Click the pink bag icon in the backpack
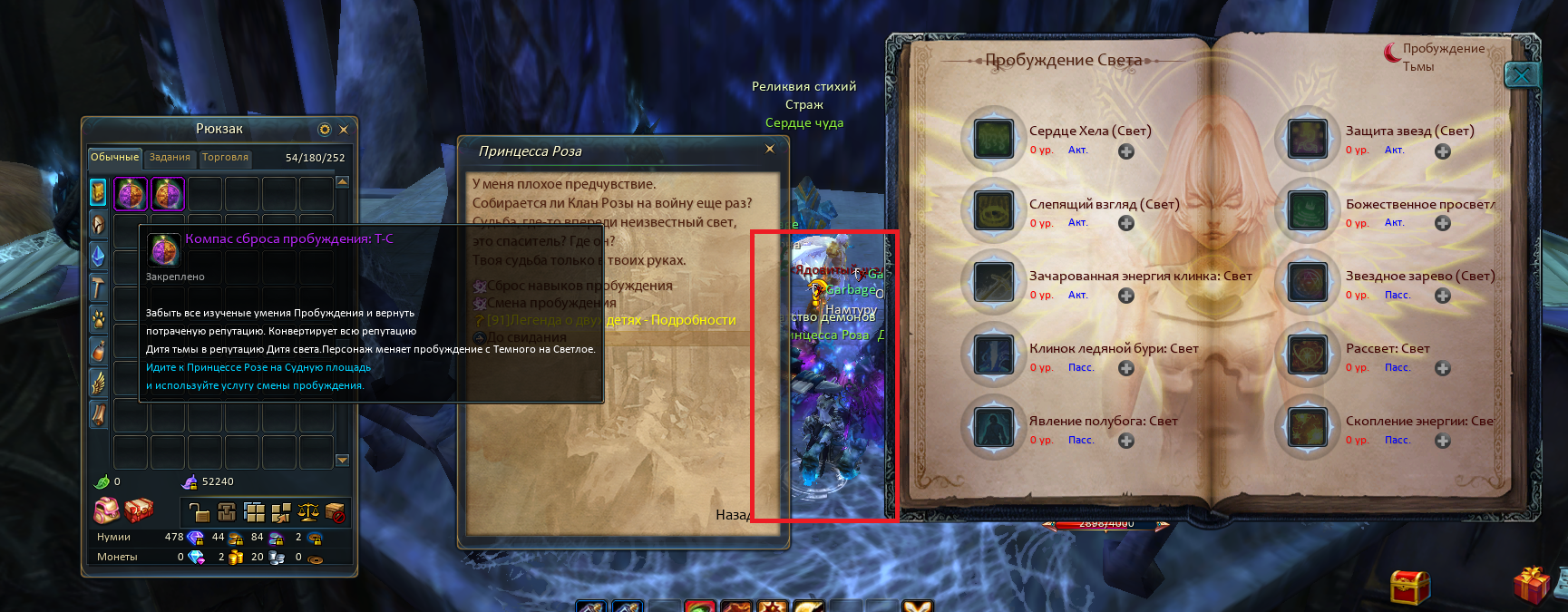Screen dimensions: 1568x612 coord(106,510)
